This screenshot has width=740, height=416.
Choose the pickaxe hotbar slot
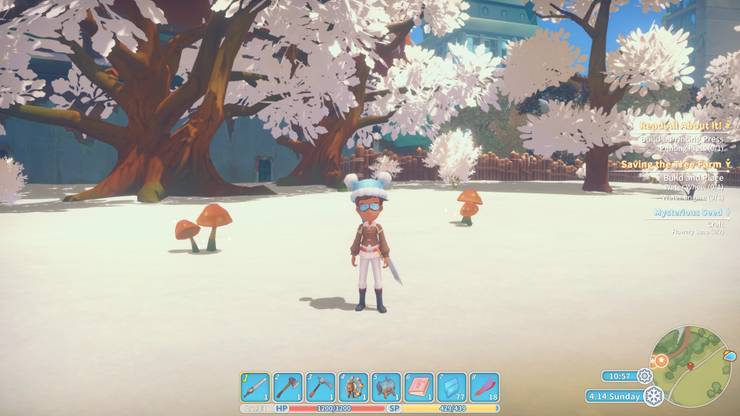click(320, 387)
